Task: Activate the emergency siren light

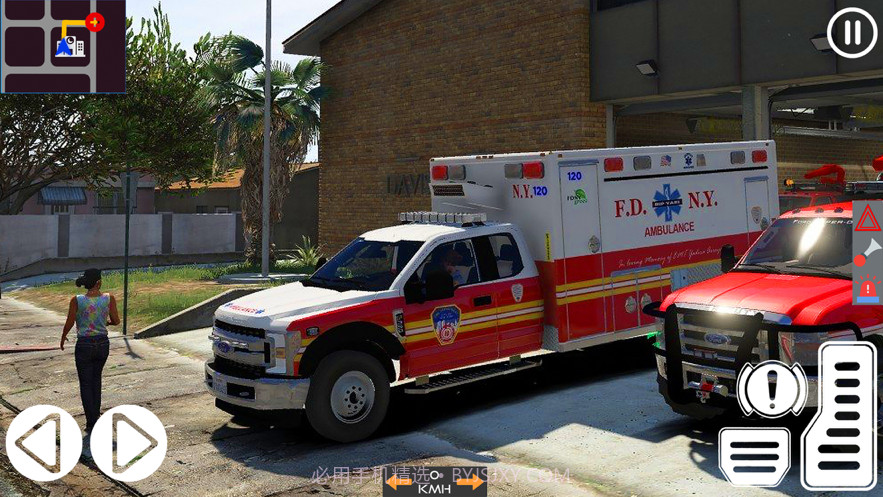Action: point(867,288)
